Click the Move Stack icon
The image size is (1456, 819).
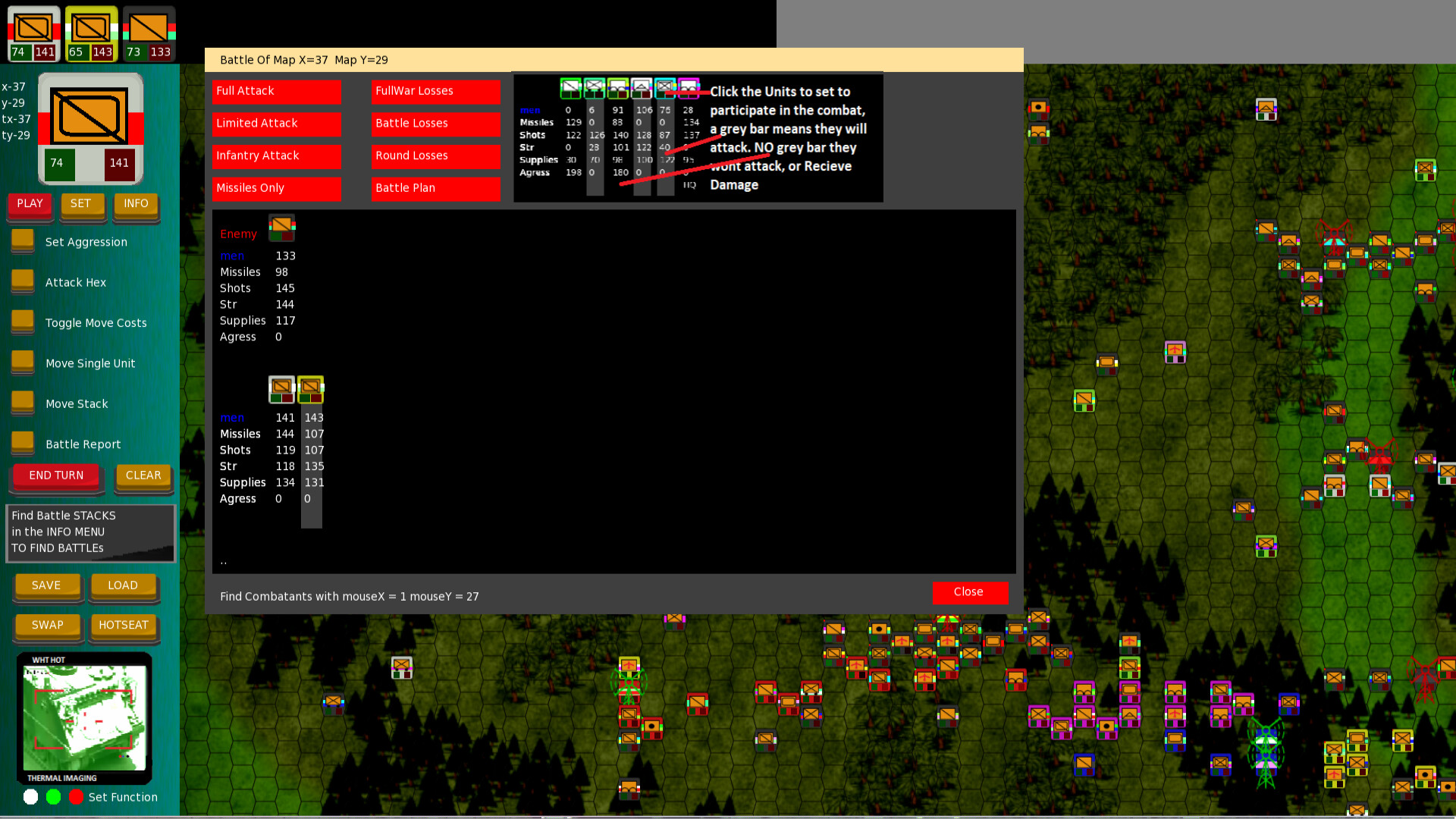click(22, 402)
